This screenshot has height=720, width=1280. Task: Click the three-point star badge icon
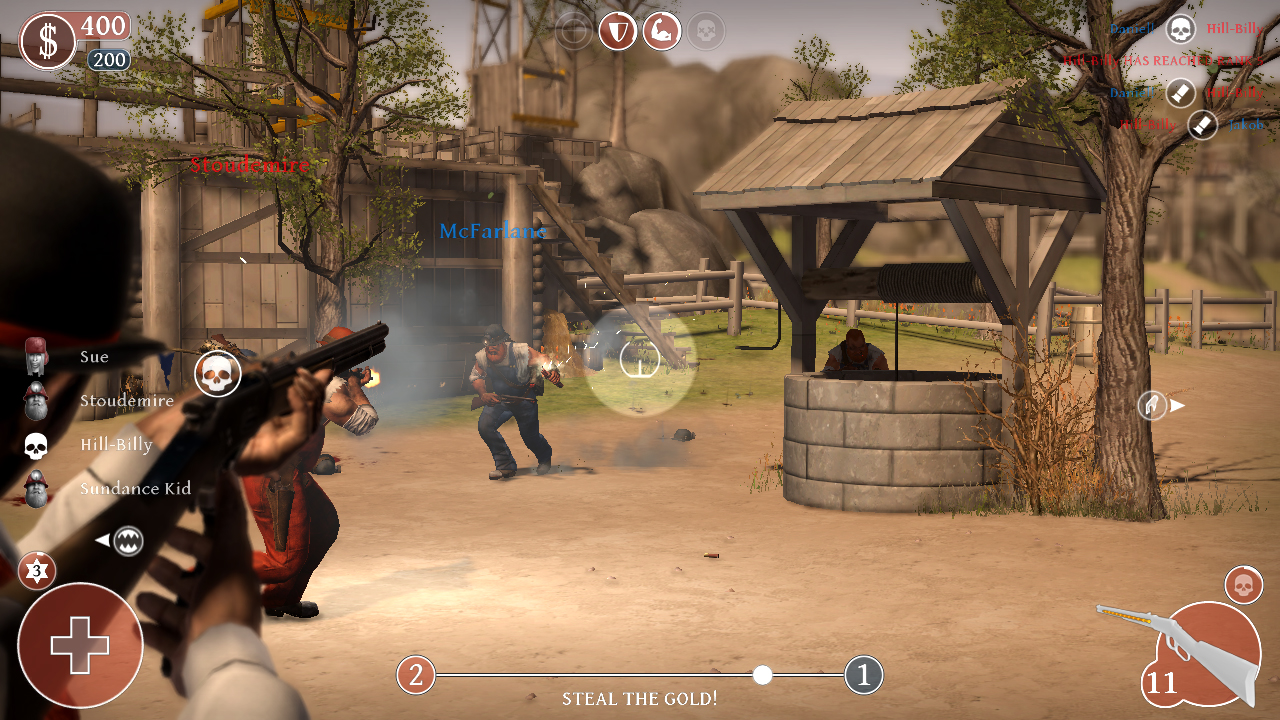[37, 570]
